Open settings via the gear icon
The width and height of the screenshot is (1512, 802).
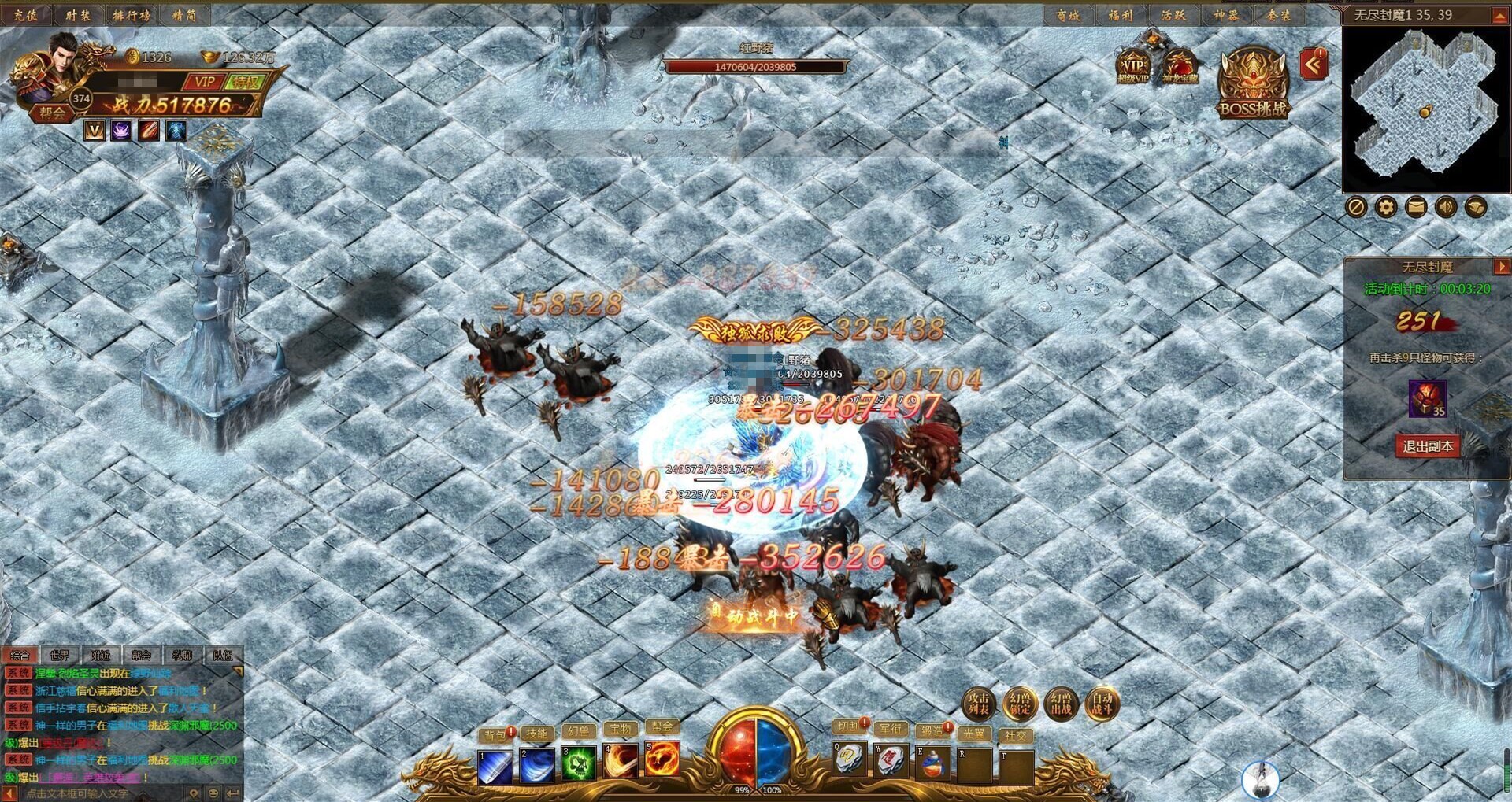pos(1385,207)
